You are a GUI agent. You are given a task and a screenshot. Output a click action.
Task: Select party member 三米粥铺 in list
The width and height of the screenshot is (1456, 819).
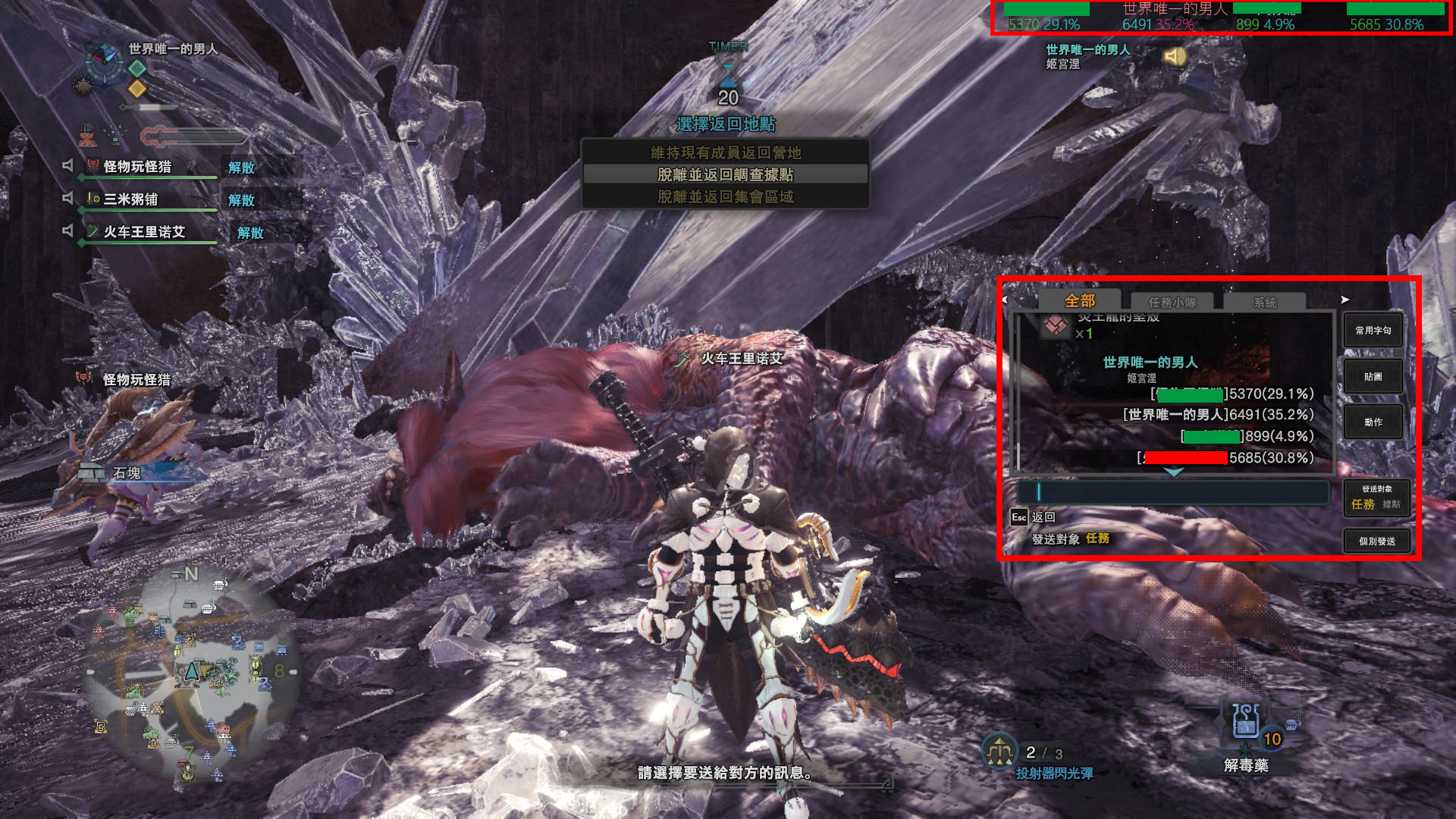point(130,199)
